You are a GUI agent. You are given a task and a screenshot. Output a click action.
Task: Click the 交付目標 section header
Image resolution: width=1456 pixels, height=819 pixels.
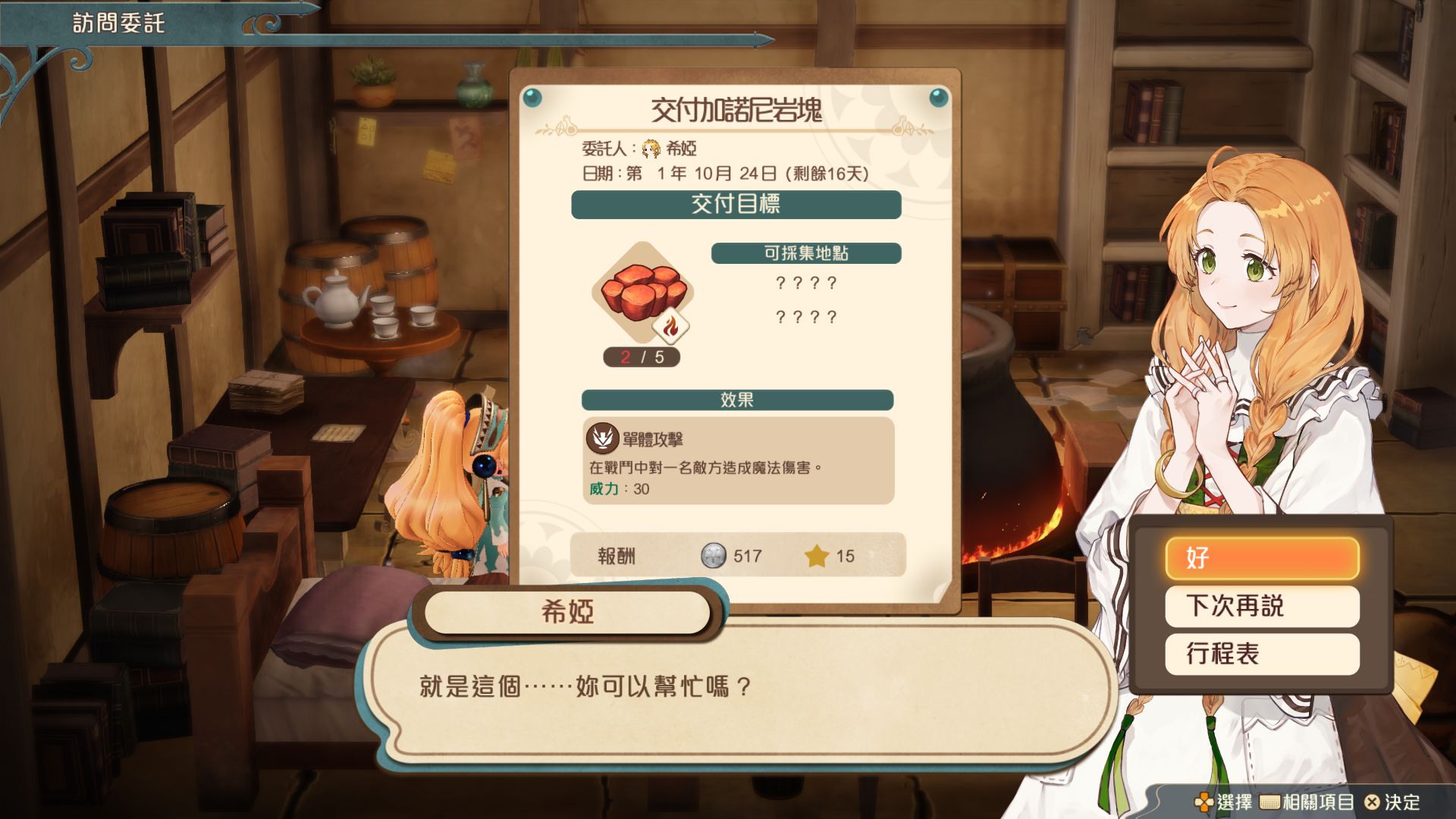pyautogui.click(x=737, y=203)
